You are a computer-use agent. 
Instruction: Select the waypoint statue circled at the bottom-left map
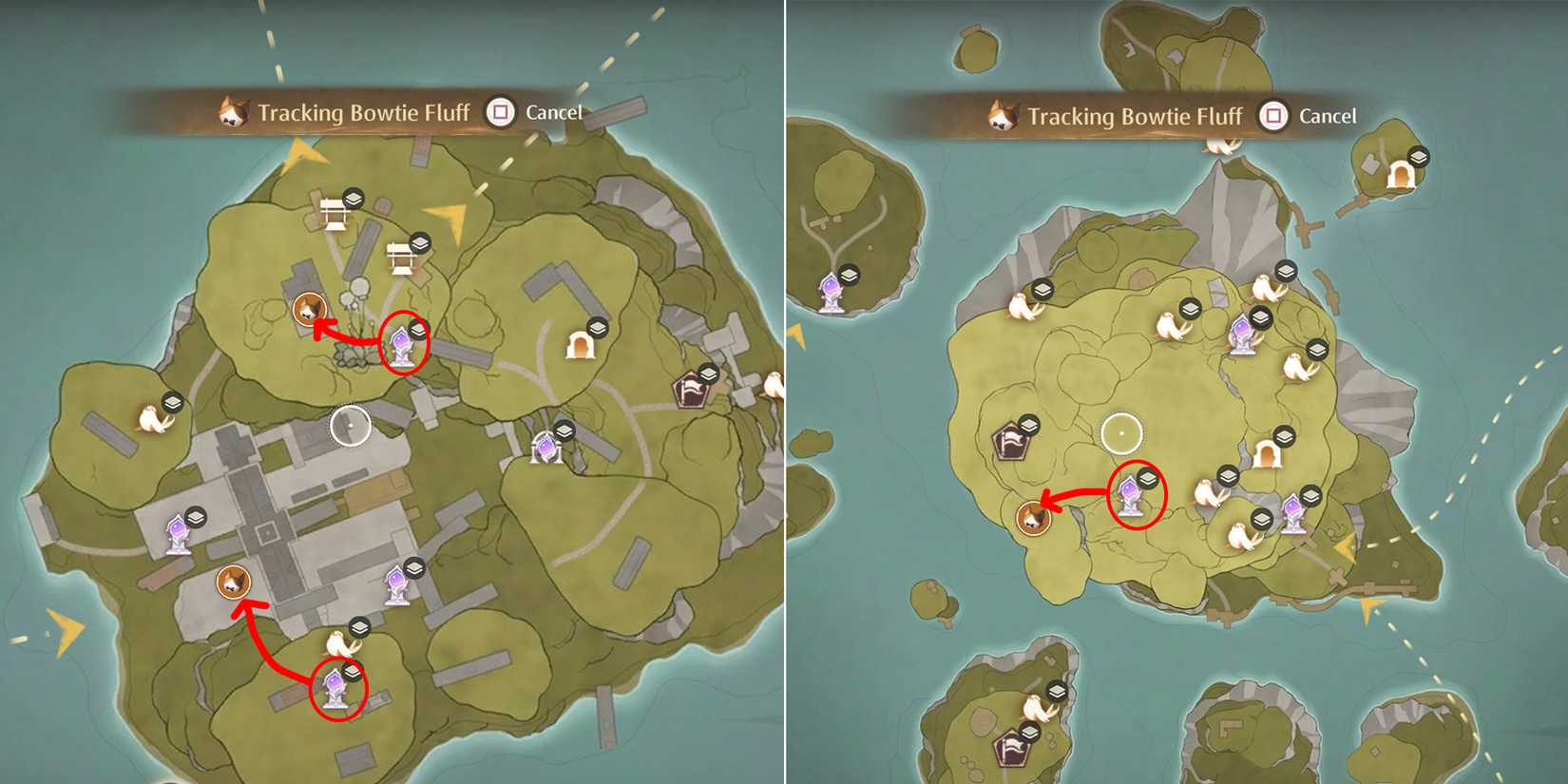(x=337, y=687)
